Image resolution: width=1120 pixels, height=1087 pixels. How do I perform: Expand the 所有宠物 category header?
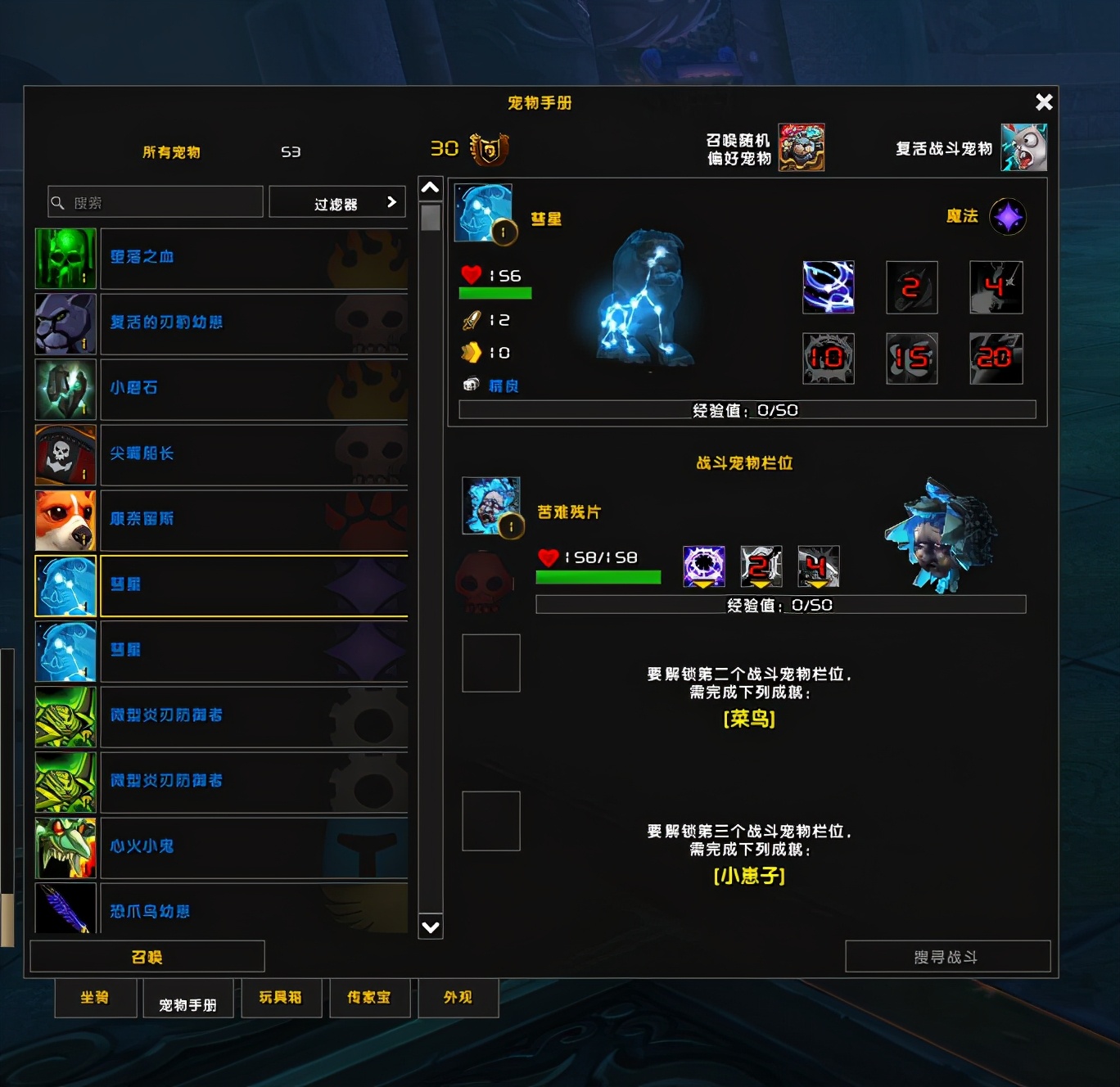tap(170, 151)
